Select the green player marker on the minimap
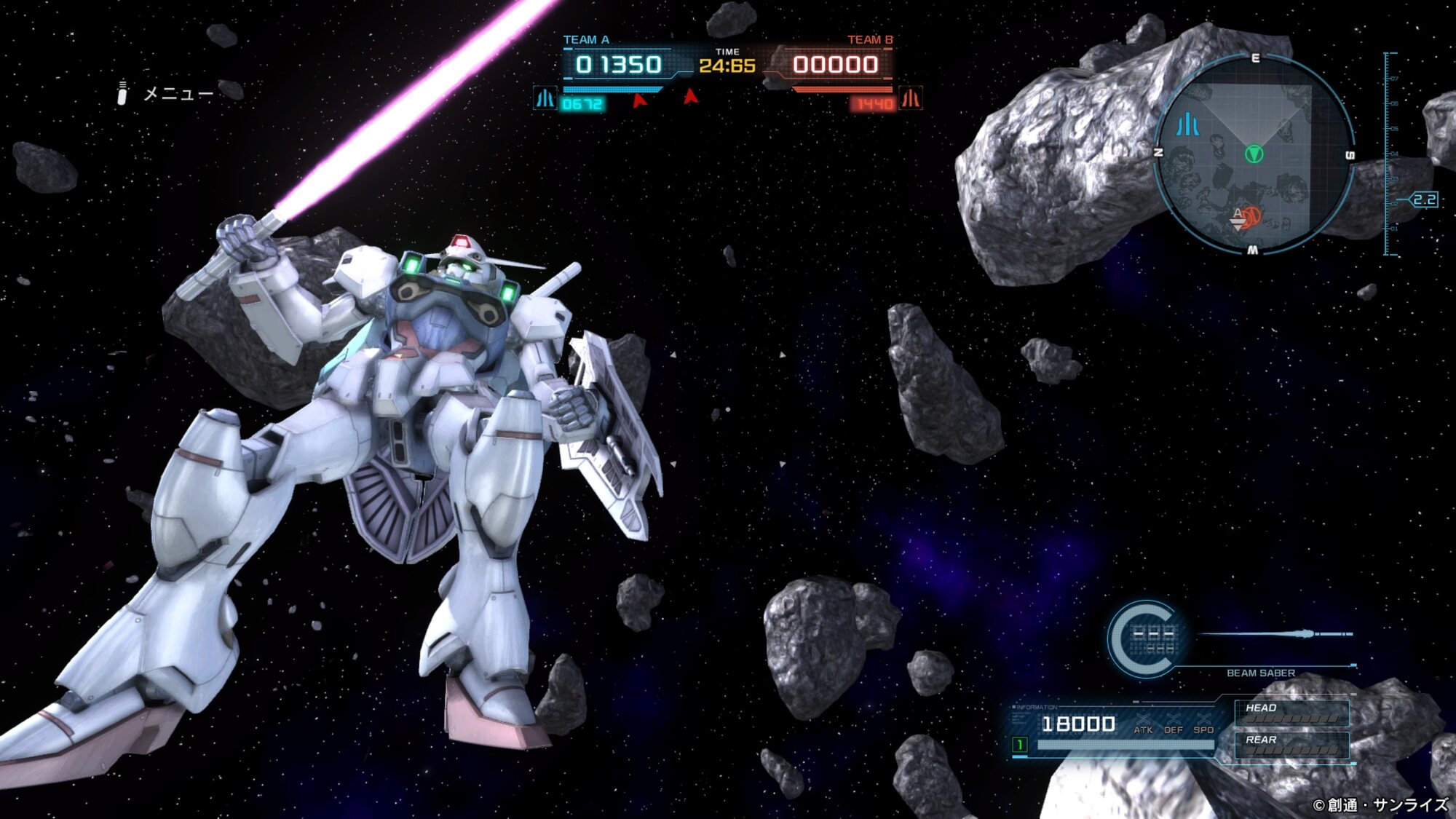Image resolution: width=1456 pixels, height=819 pixels. click(x=1254, y=154)
